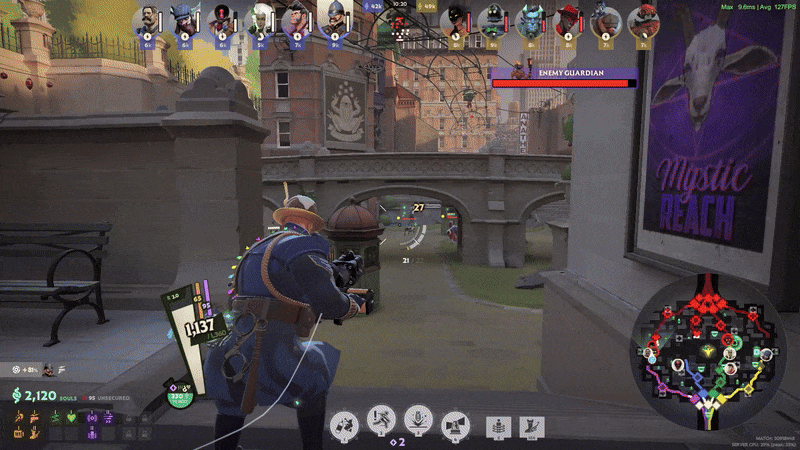This screenshot has height=450, width=800.
Task: Activate the fourth ability beside the square slots
Action: (455, 426)
